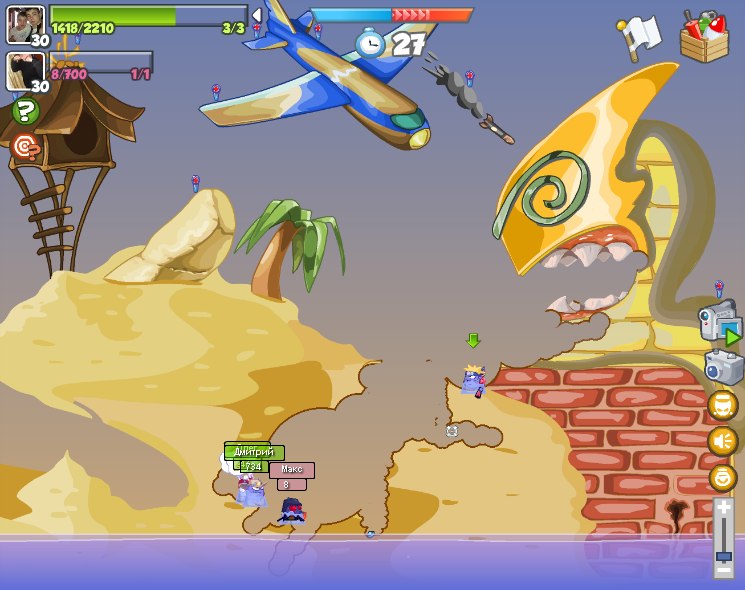The image size is (745, 590).
Task: Collapse the team health panel arrow
Action: tap(256, 15)
